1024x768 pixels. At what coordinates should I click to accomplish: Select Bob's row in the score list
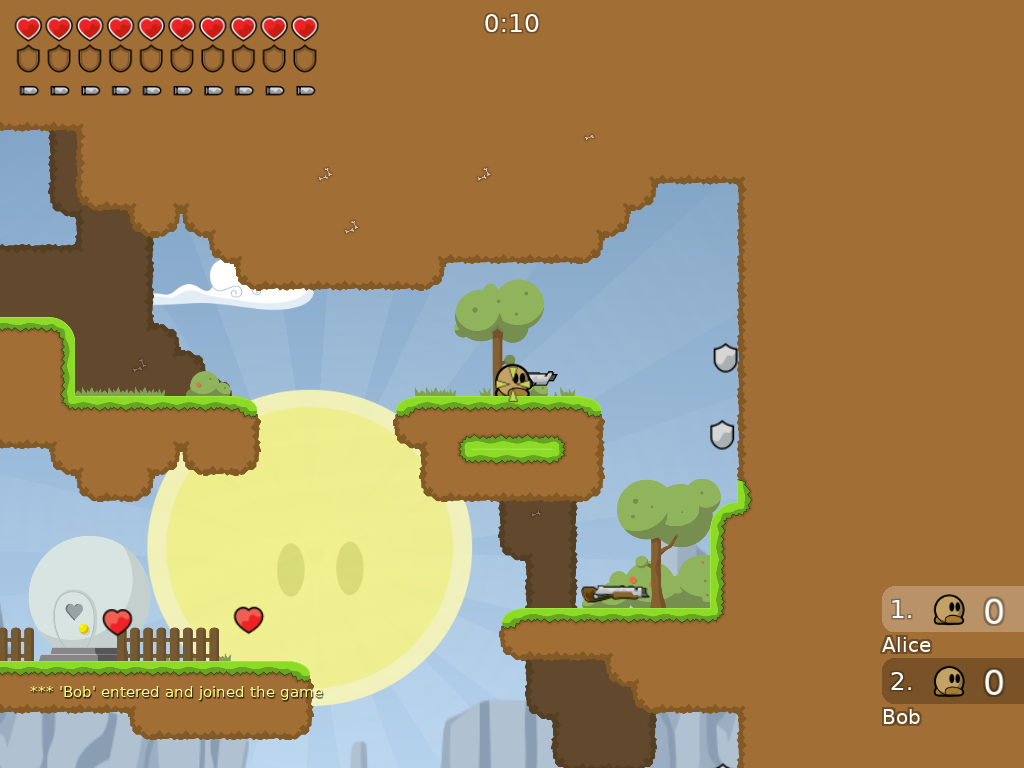952,681
